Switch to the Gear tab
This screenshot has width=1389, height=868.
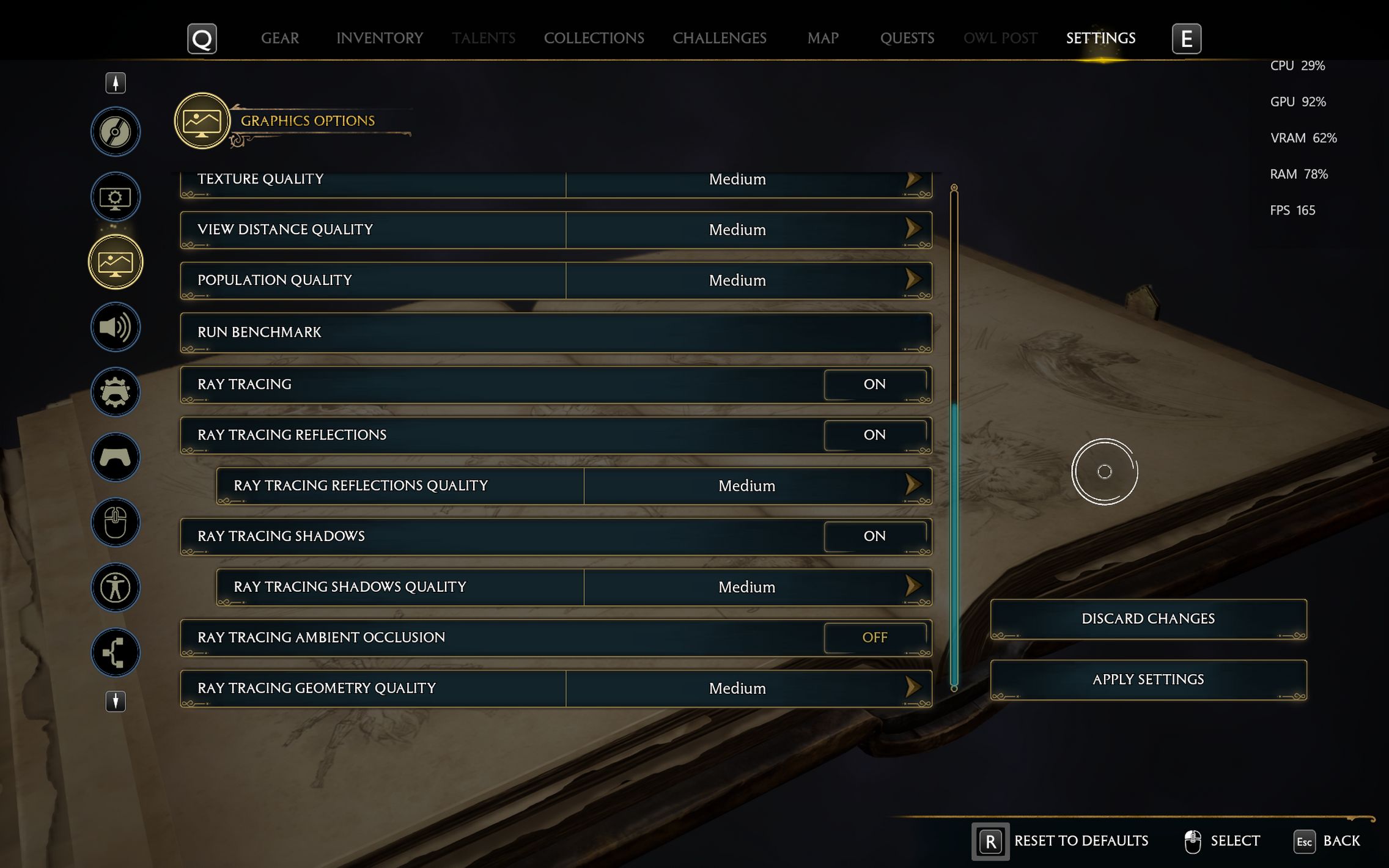click(280, 38)
